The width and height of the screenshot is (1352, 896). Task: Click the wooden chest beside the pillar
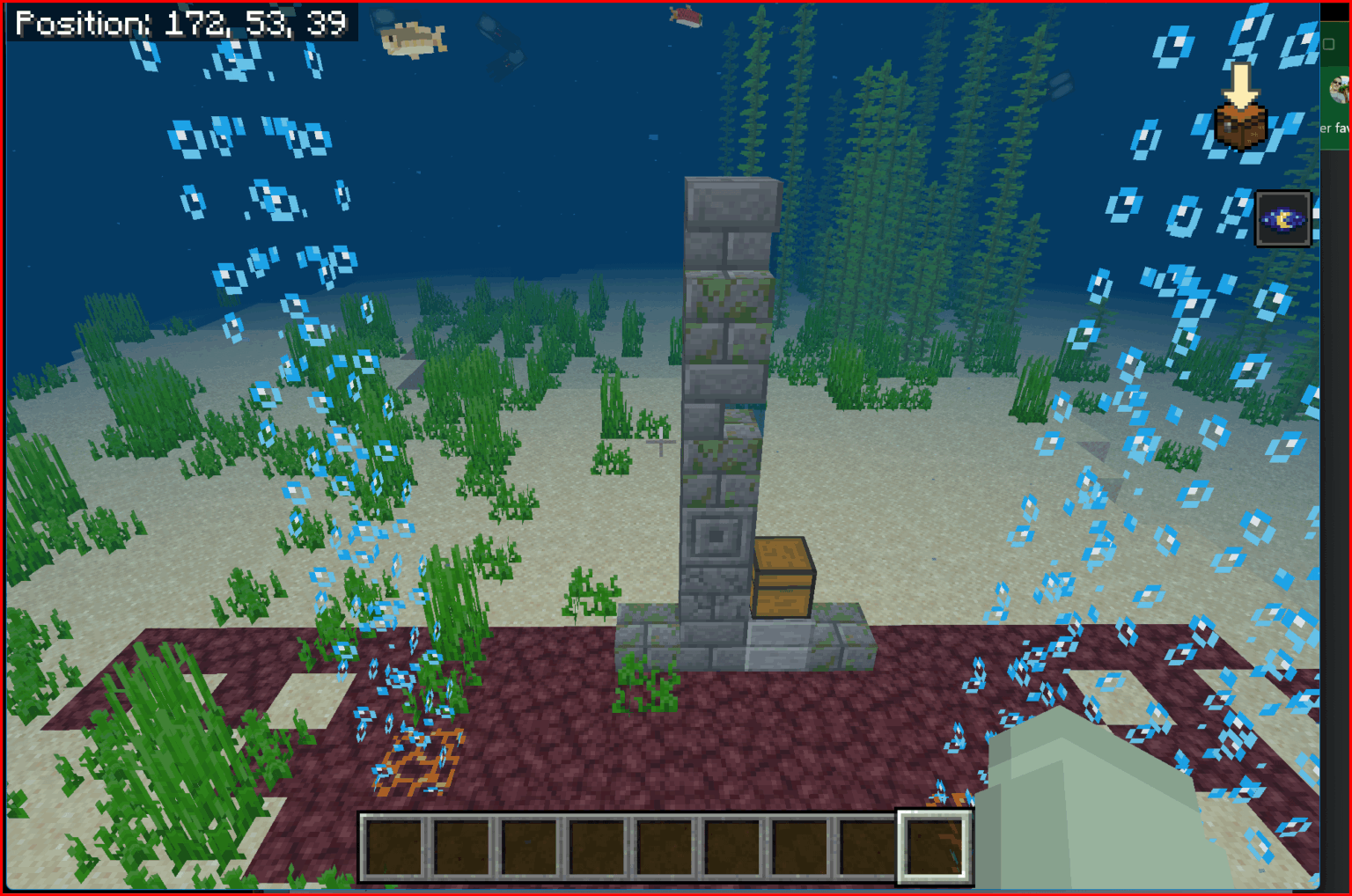coord(782,577)
